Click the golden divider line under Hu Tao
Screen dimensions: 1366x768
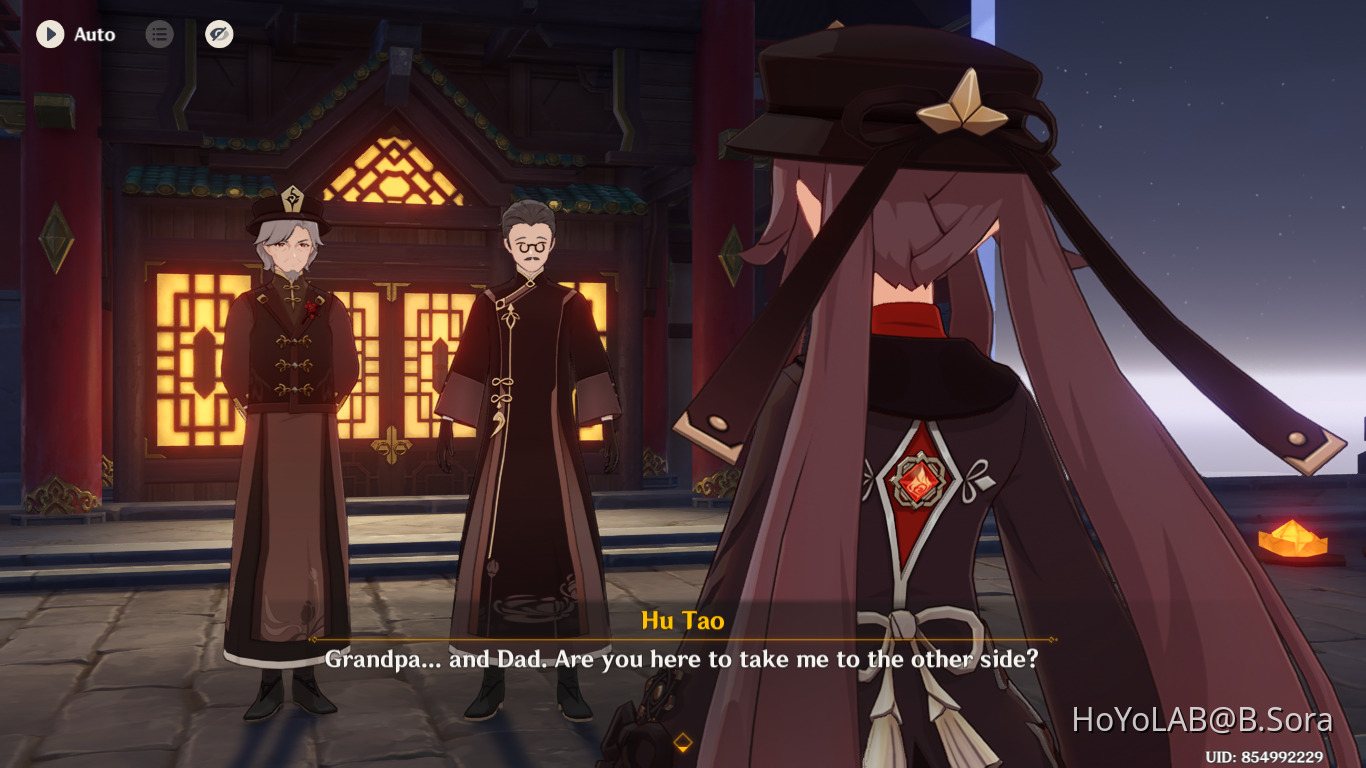click(x=683, y=637)
